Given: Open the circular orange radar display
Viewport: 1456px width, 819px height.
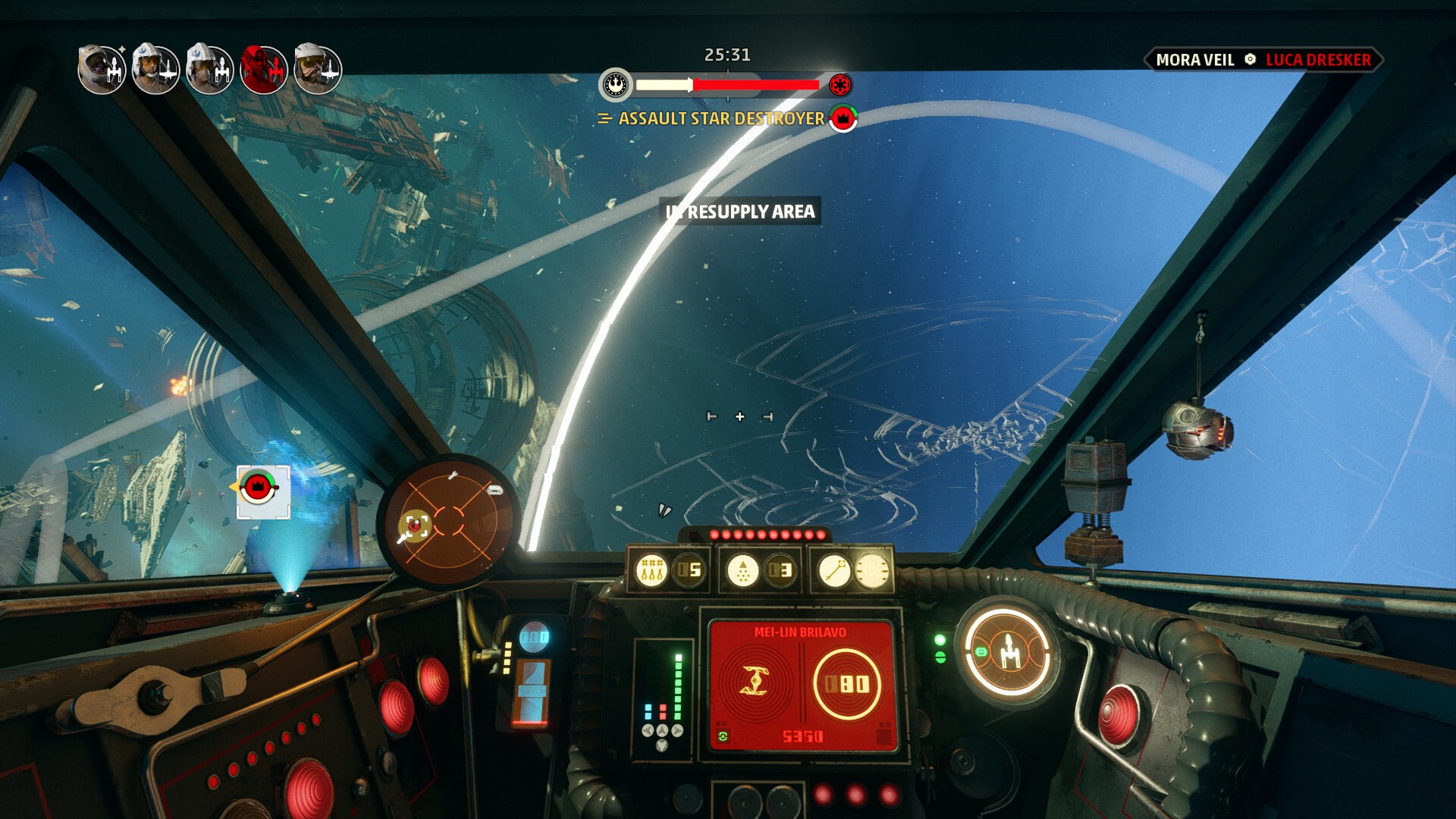Looking at the screenshot, I should coord(448,522).
